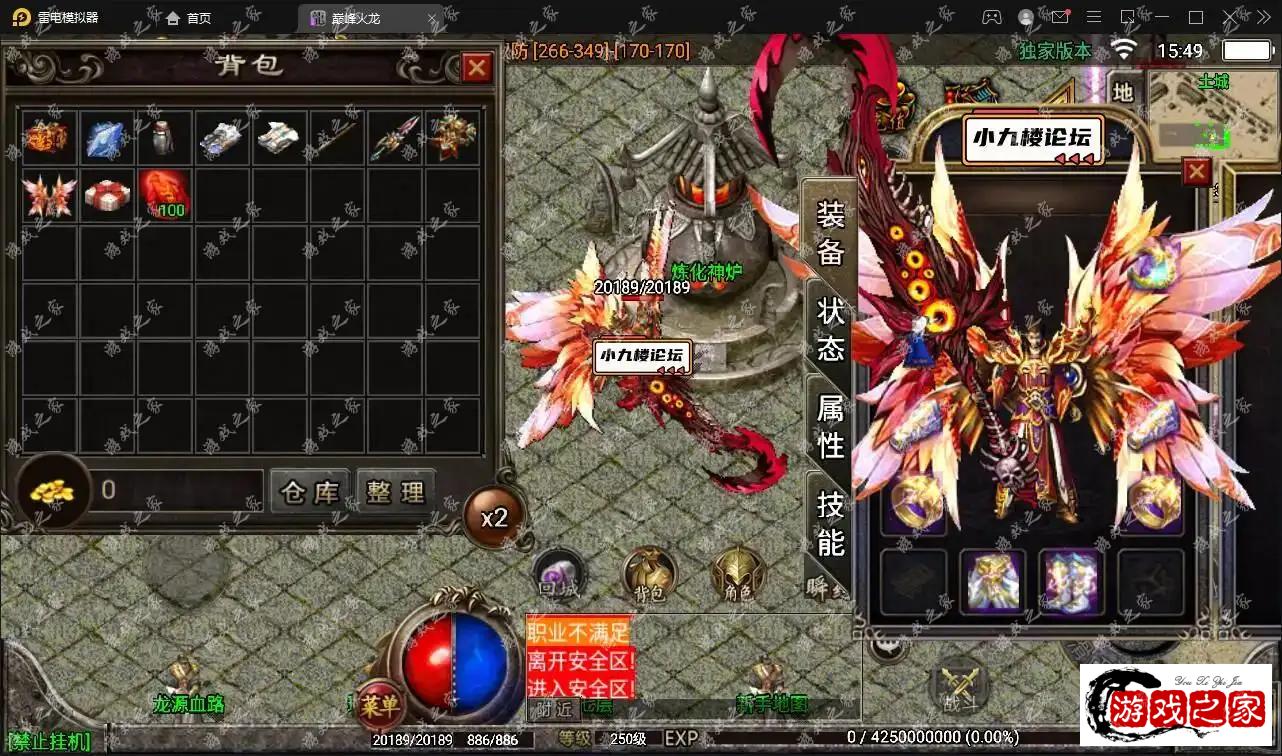Toggle the x2 speed button
This screenshot has width=1282, height=756.
[494, 517]
